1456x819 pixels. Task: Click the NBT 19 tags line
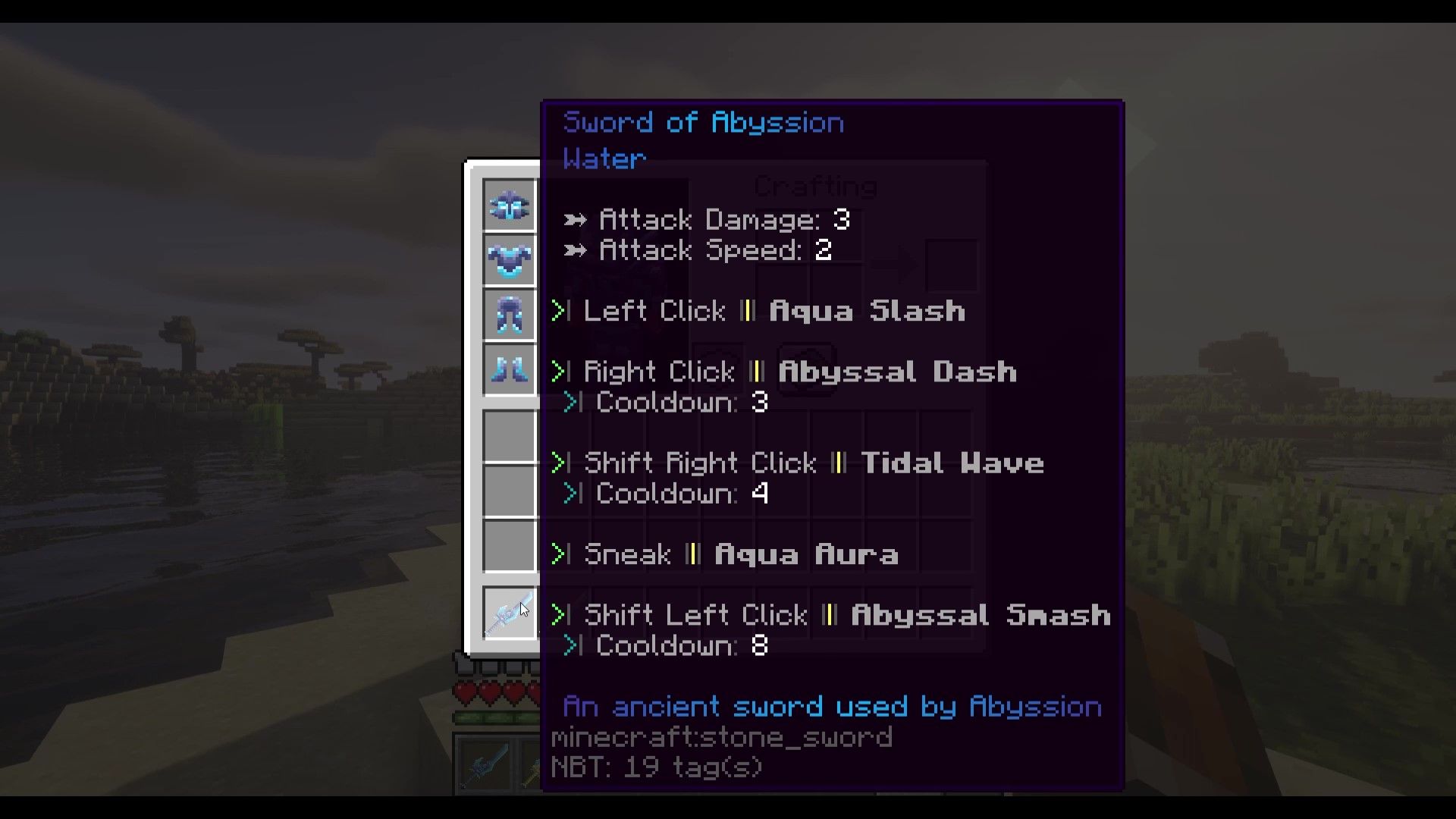(657, 767)
